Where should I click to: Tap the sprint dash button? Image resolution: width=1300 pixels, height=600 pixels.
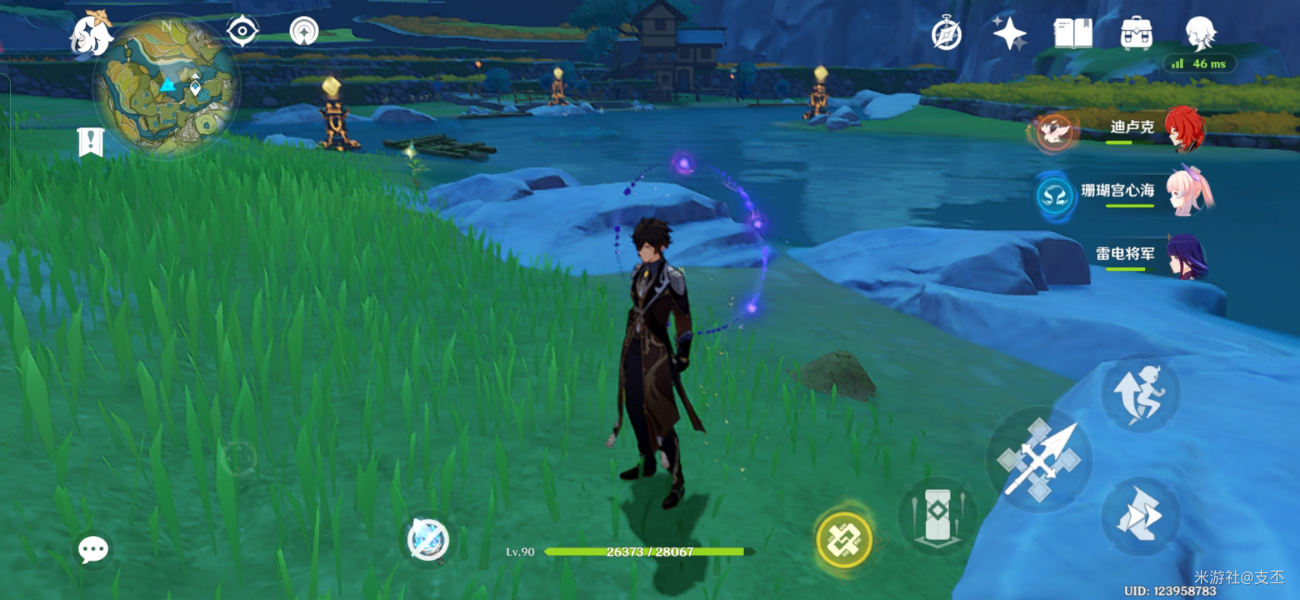point(1140,516)
